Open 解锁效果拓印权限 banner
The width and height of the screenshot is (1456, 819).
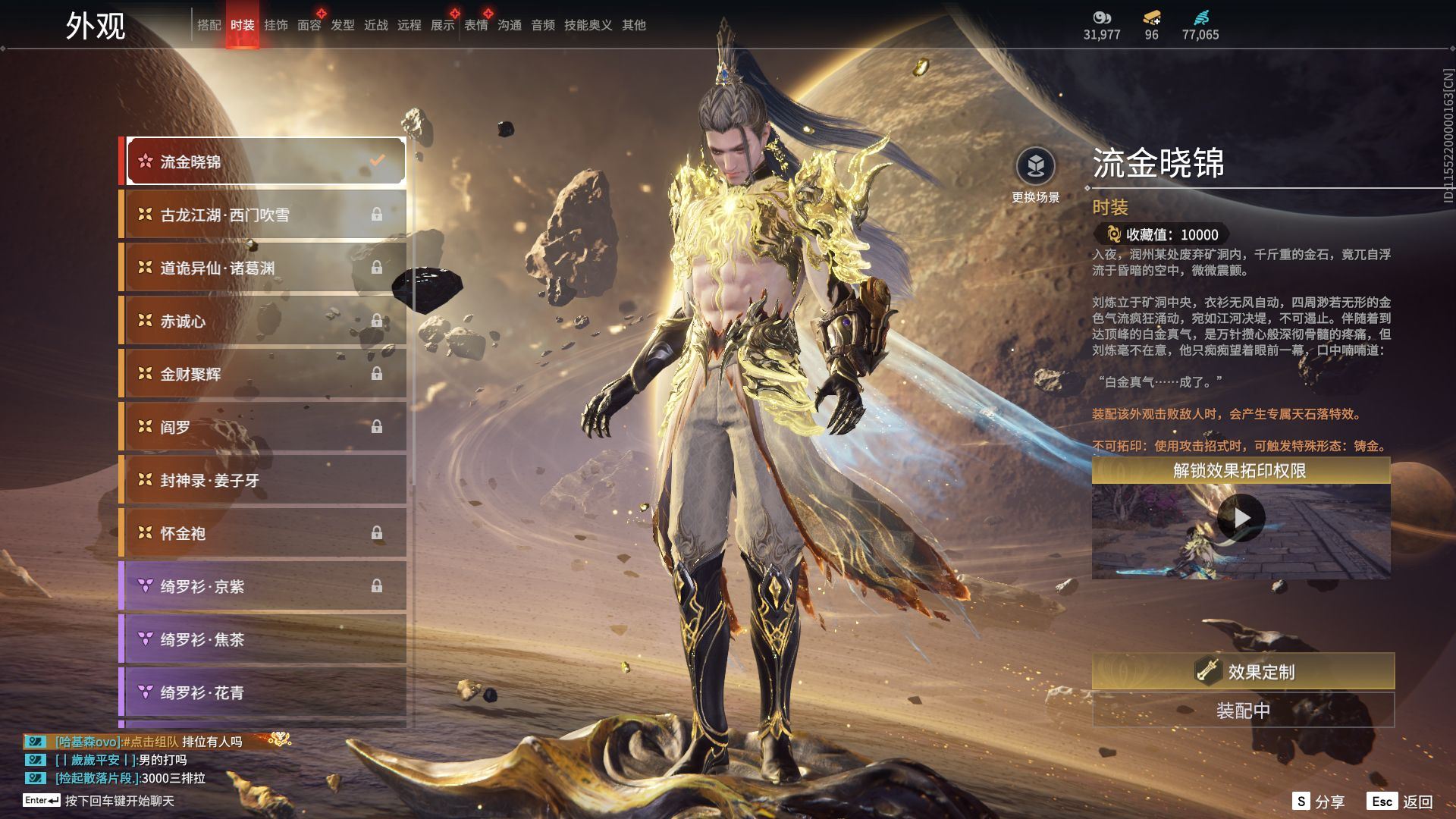pos(1240,471)
